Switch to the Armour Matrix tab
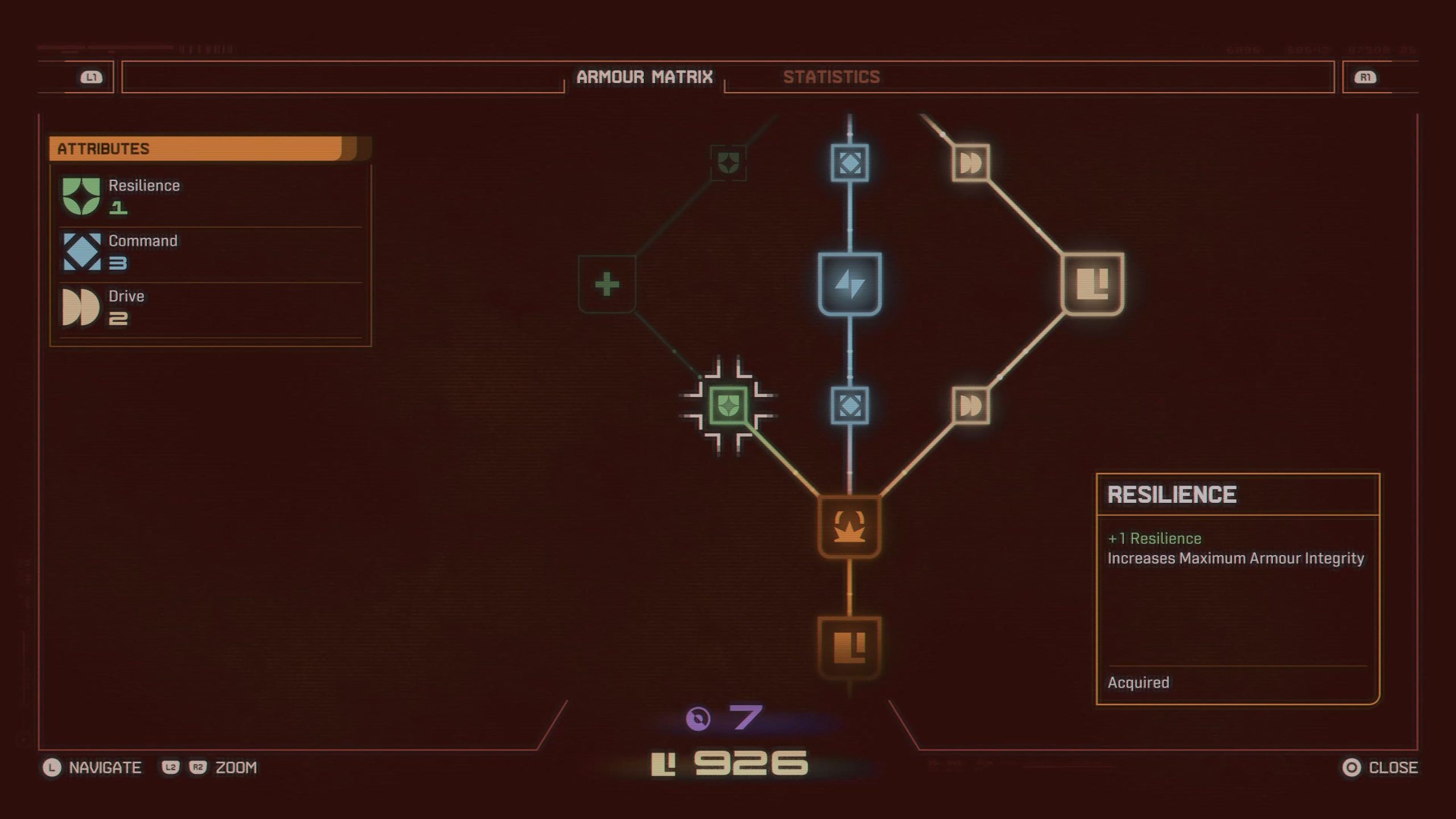Image resolution: width=1456 pixels, height=819 pixels. [x=646, y=77]
